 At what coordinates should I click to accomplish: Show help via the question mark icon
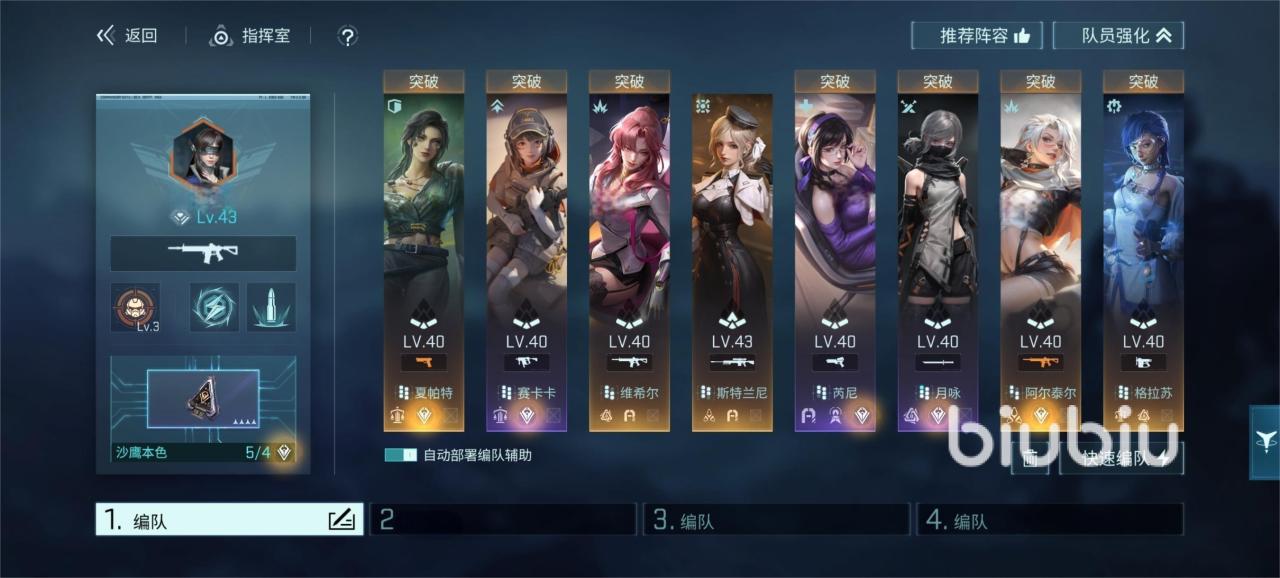347,37
